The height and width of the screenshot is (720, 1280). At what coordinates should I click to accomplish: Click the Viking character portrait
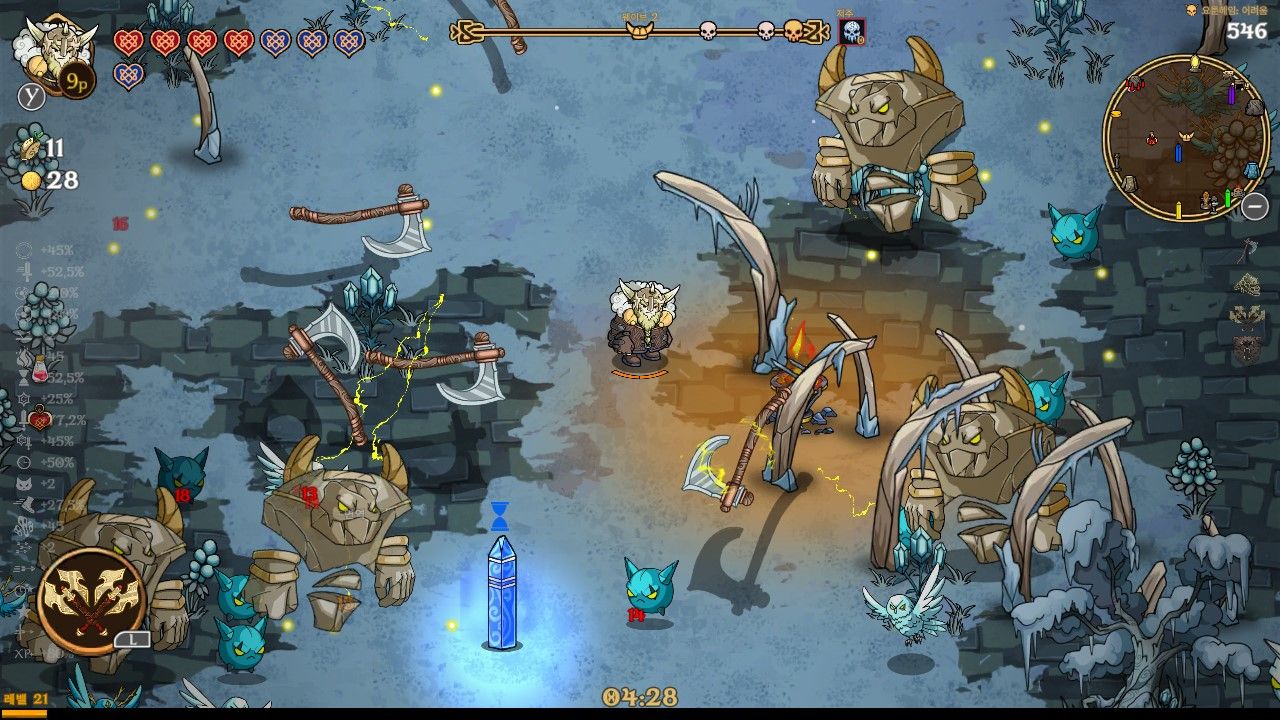coord(56,52)
